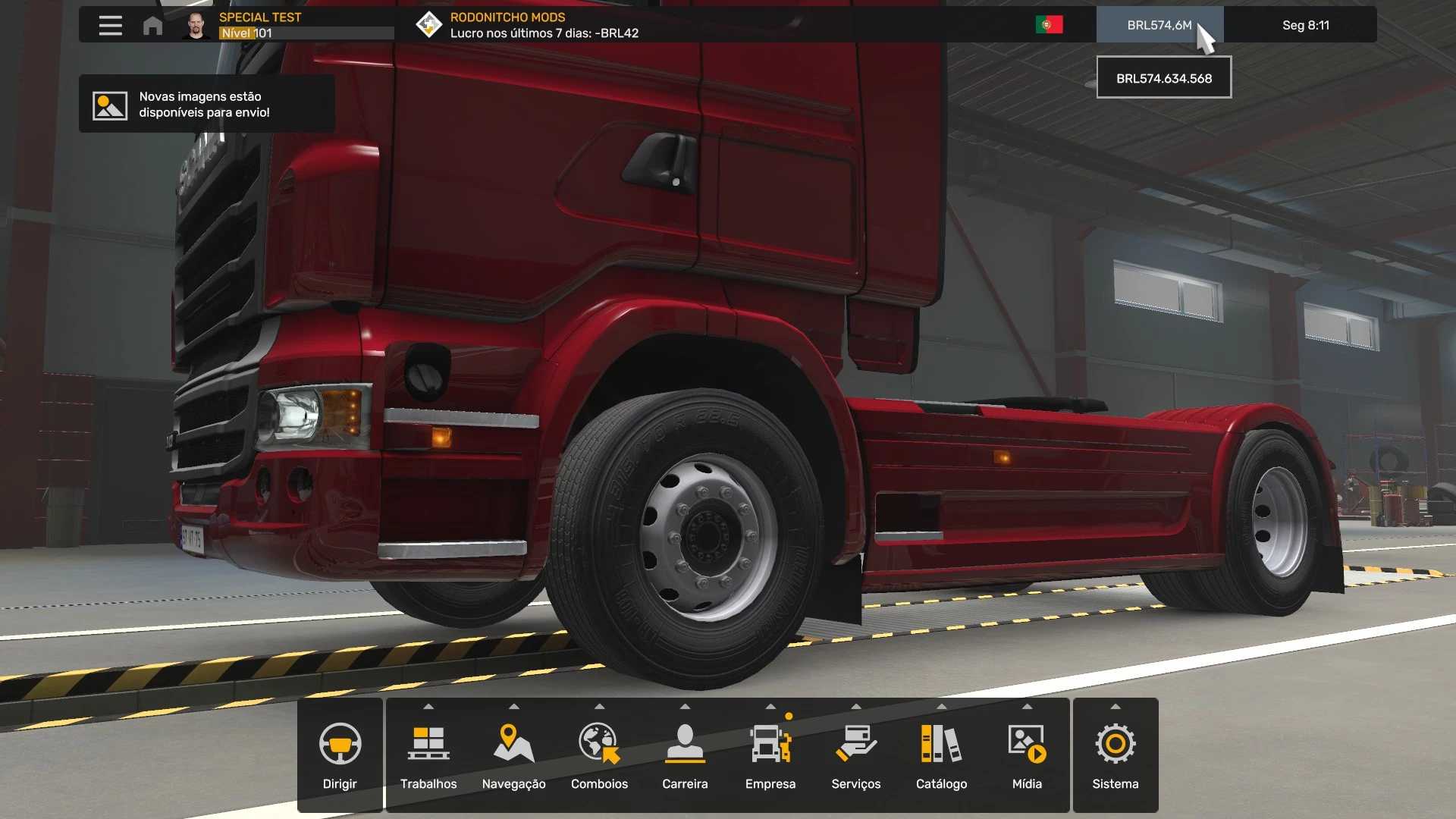The width and height of the screenshot is (1456, 819).
Task: Open the Empresa company menu
Action: point(770,755)
